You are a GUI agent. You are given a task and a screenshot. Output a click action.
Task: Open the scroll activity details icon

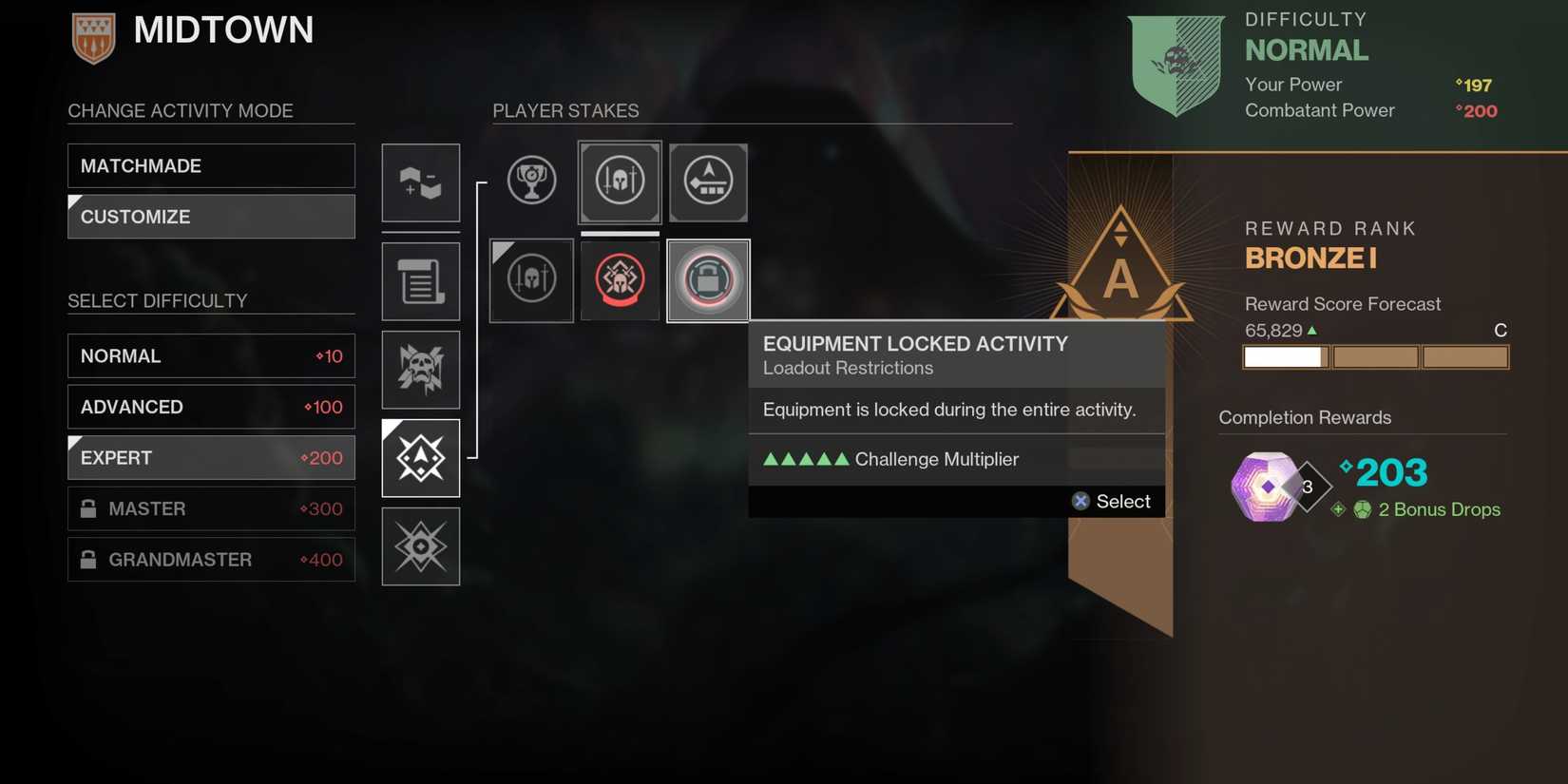[420, 281]
